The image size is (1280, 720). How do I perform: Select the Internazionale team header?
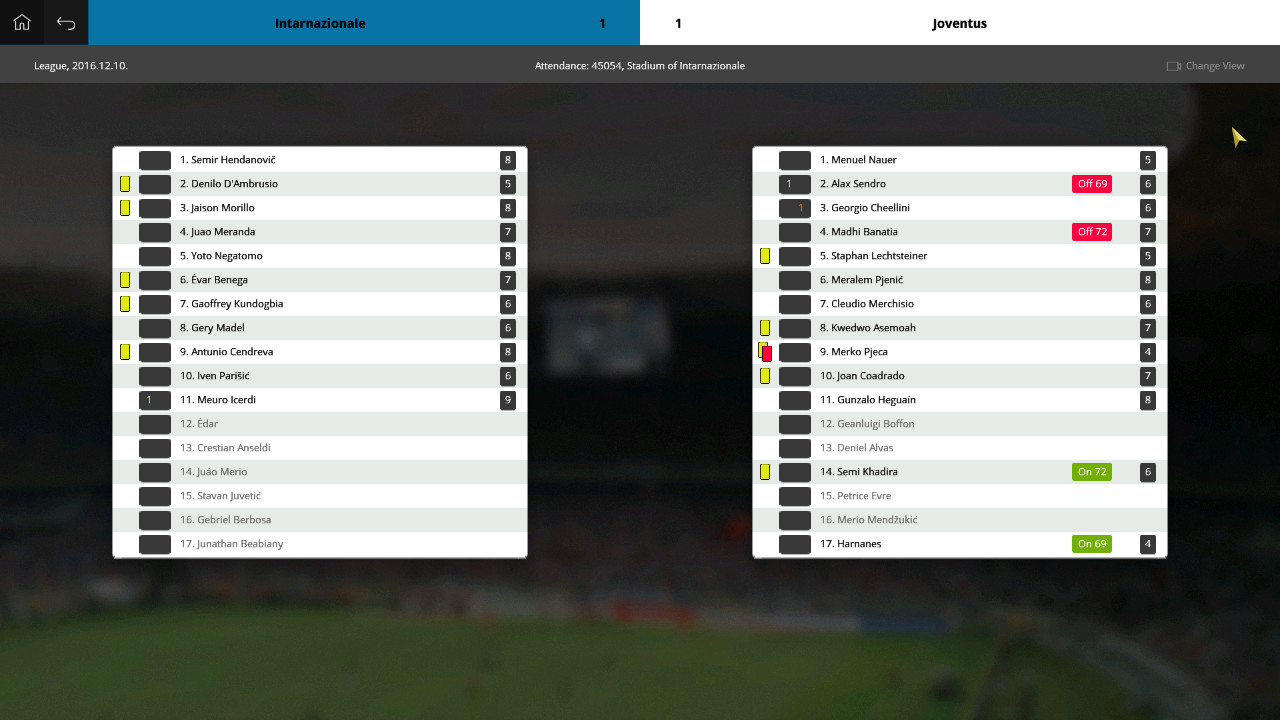(320, 23)
